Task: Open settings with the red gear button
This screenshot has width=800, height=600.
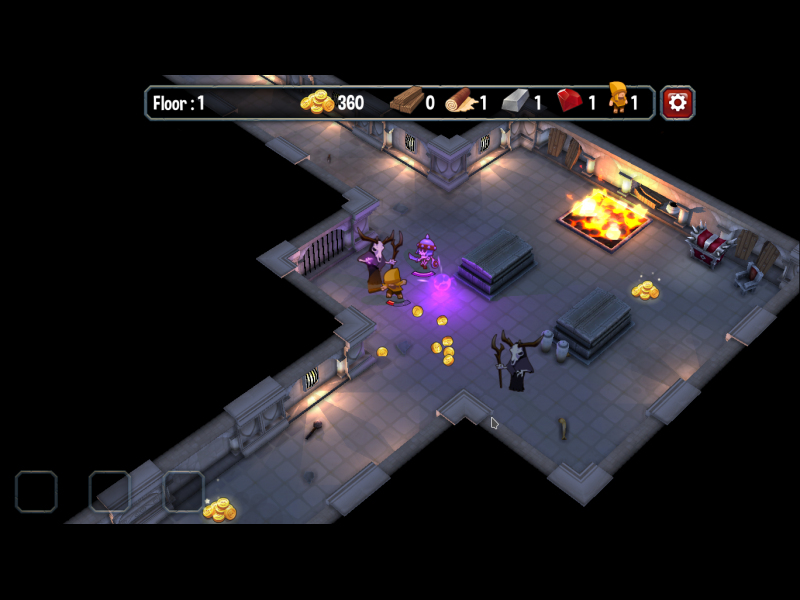Action: click(678, 102)
